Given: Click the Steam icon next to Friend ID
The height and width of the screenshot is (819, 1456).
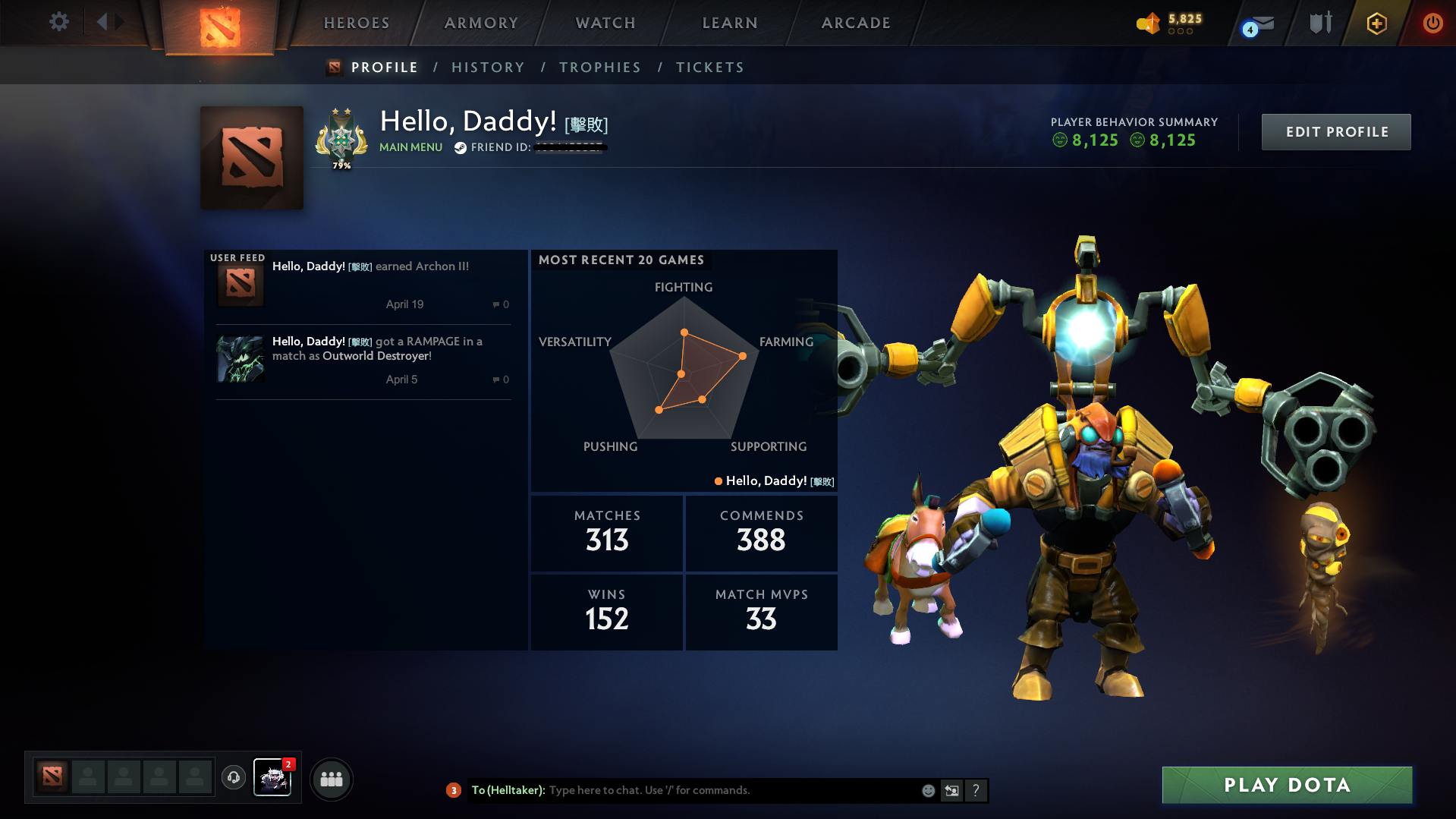Looking at the screenshot, I should point(461,147).
